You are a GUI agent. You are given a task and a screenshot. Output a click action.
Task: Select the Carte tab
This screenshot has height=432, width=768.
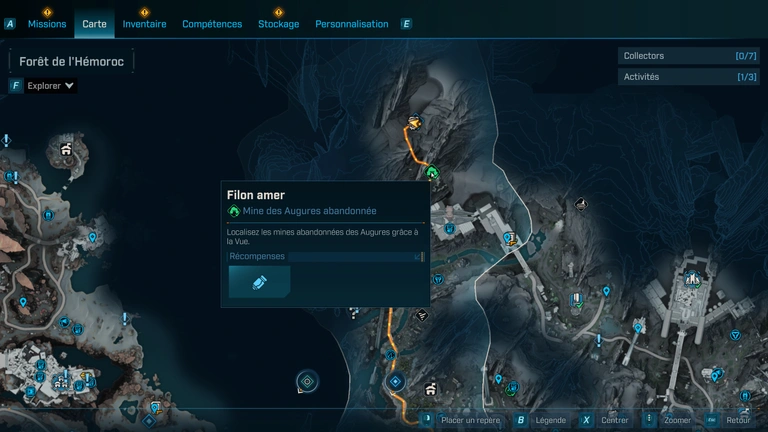point(95,24)
